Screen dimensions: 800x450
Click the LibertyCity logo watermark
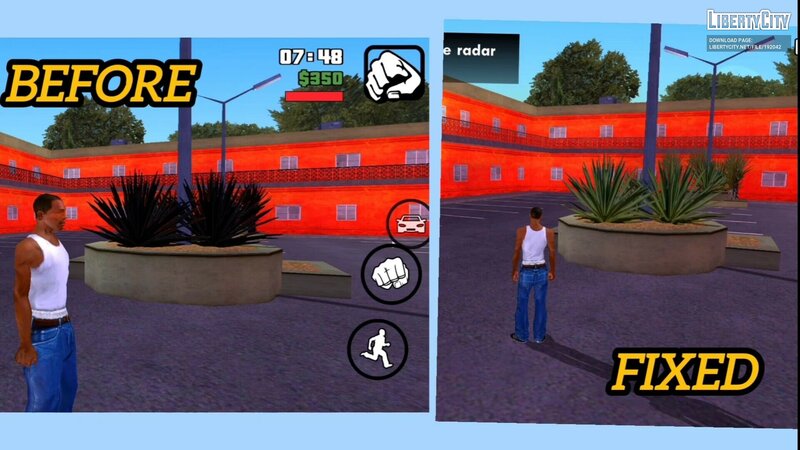click(748, 21)
